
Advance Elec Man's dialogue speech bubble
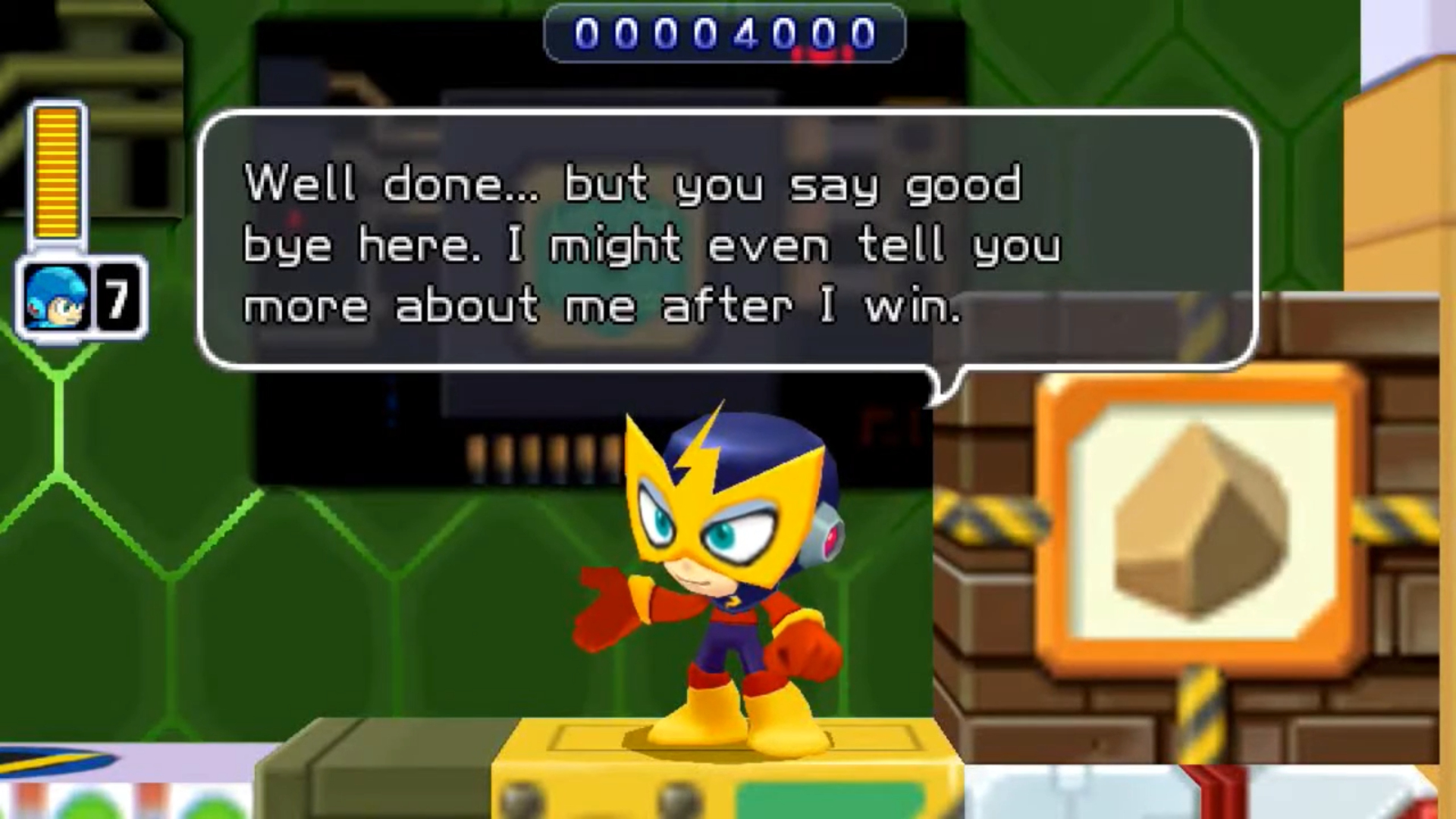tap(726, 243)
